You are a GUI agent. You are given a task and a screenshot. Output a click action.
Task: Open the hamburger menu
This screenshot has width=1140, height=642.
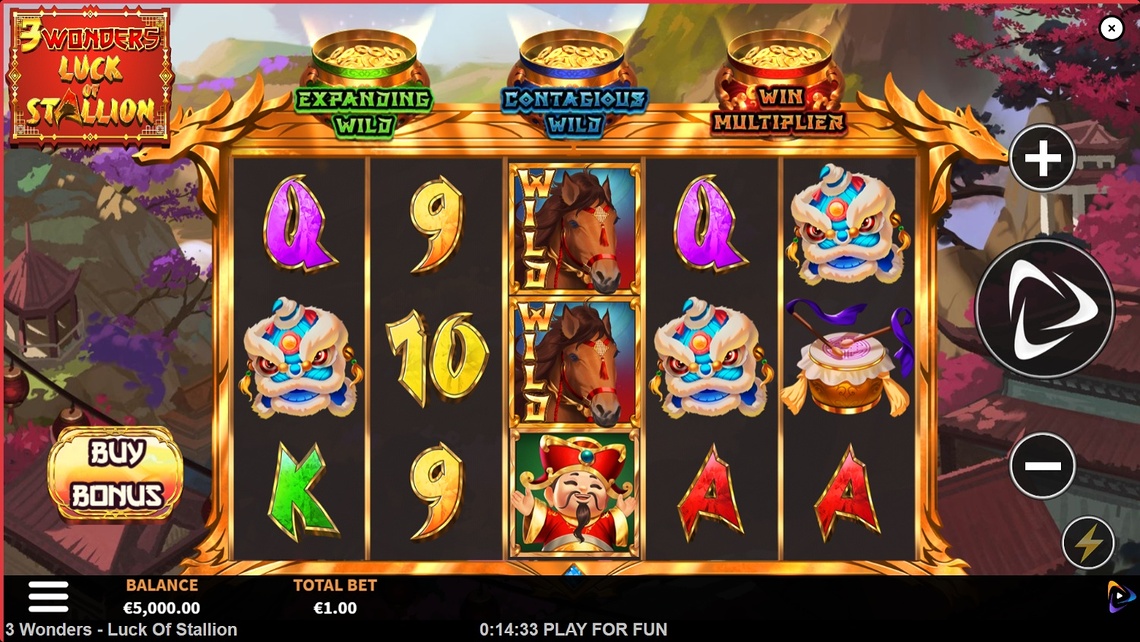tap(48, 597)
